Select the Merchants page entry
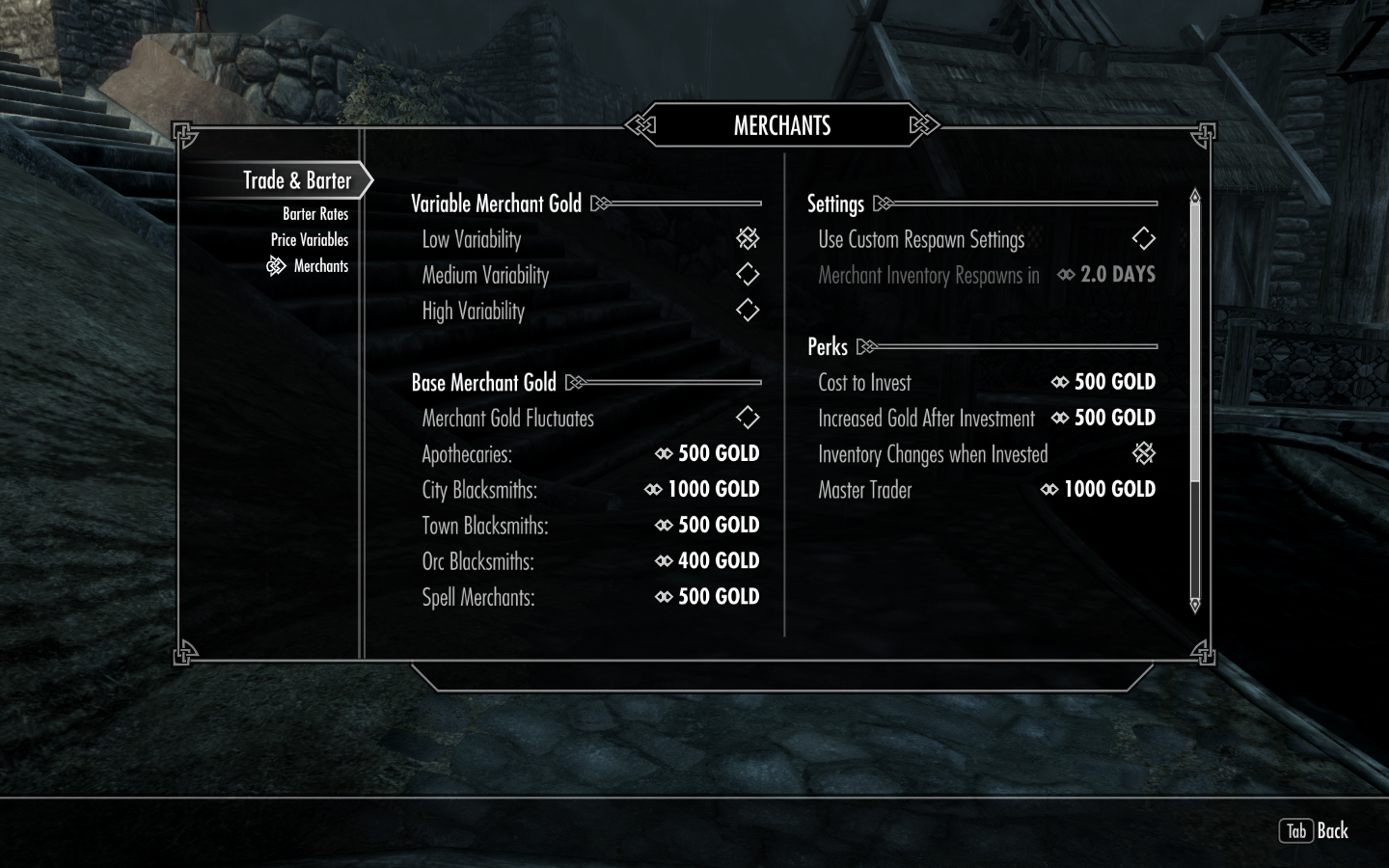1389x868 pixels. (x=320, y=266)
